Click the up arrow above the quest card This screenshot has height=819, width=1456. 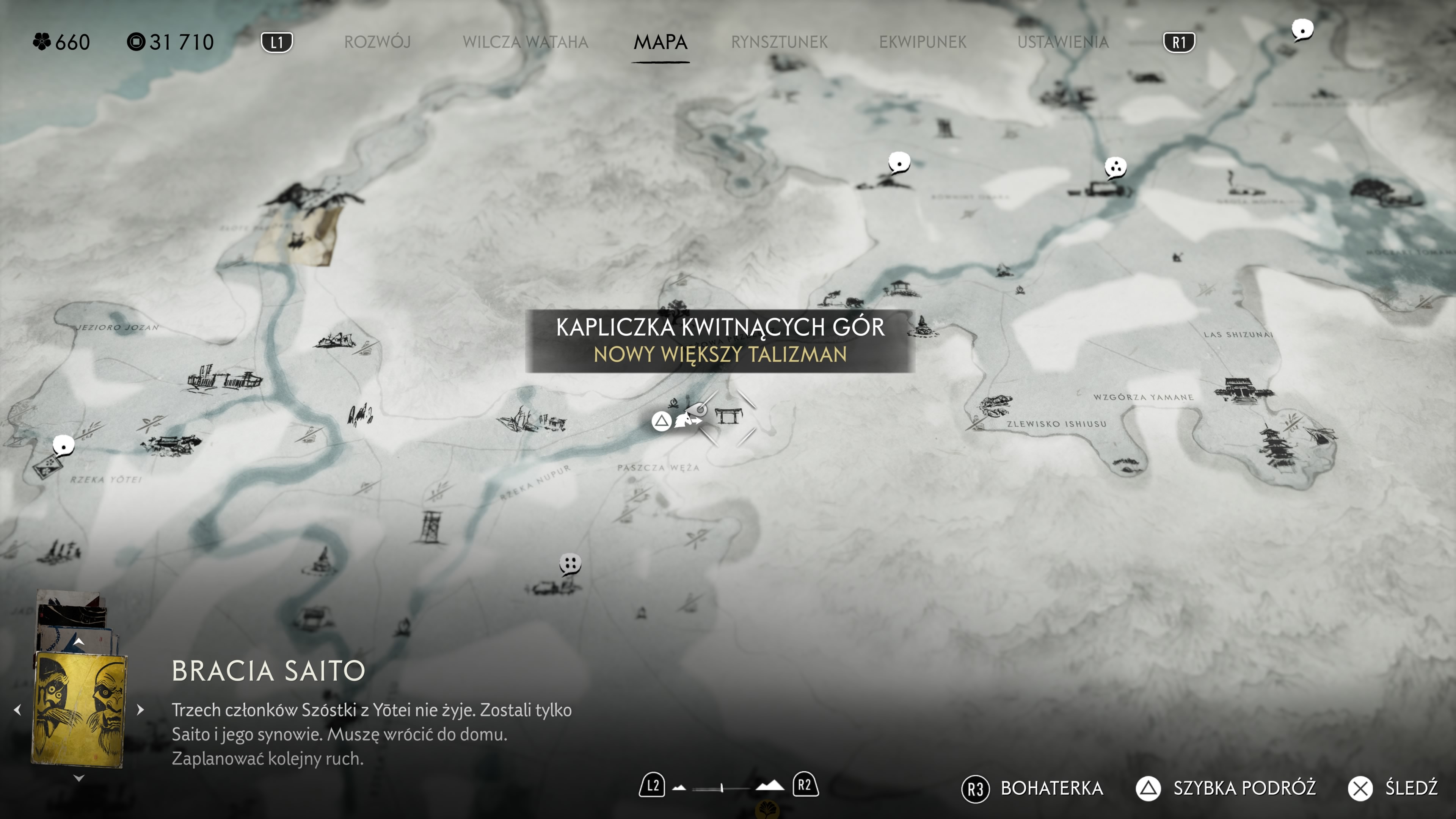click(x=79, y=642)
